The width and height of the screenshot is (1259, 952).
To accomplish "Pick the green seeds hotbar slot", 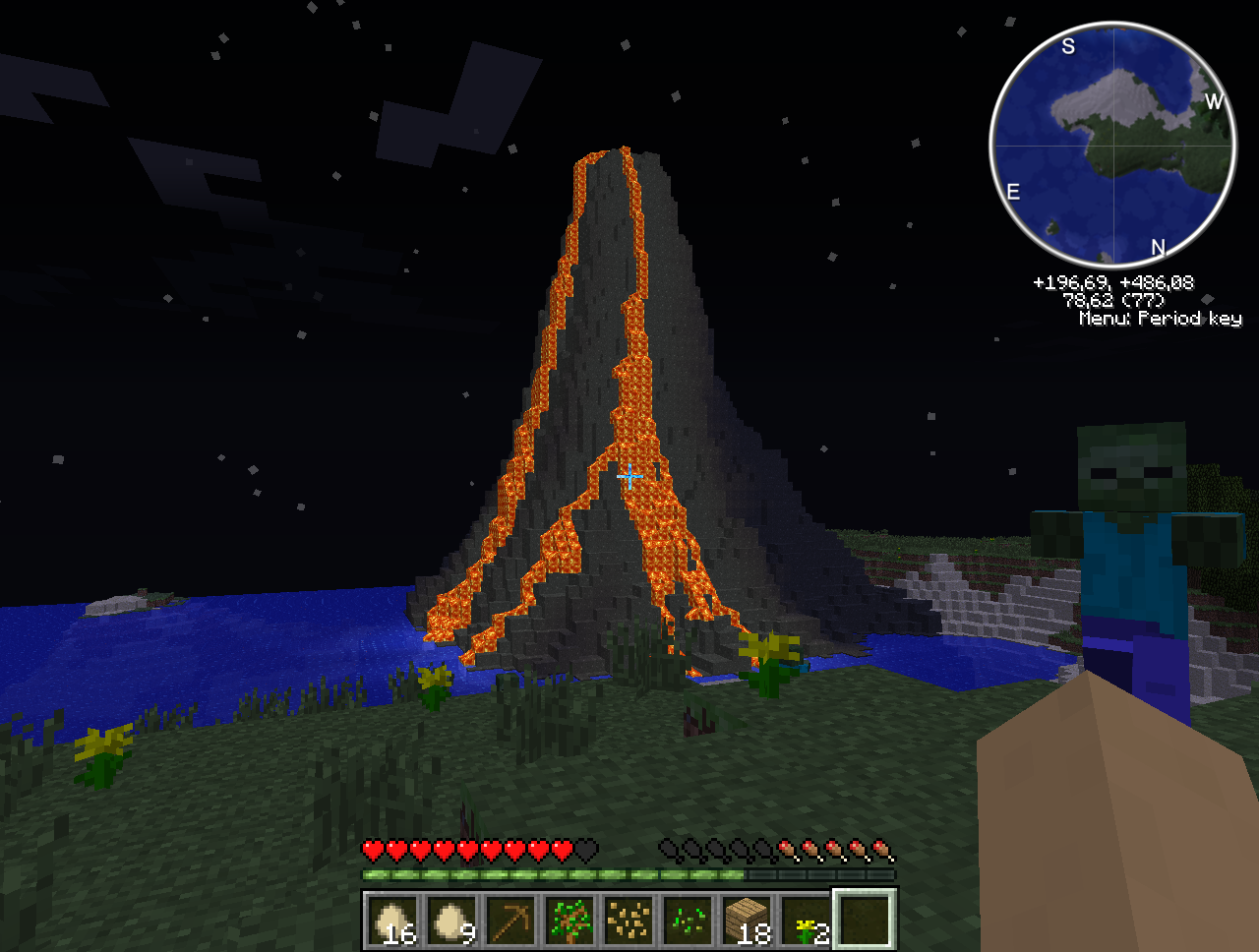I will (688, 921).
